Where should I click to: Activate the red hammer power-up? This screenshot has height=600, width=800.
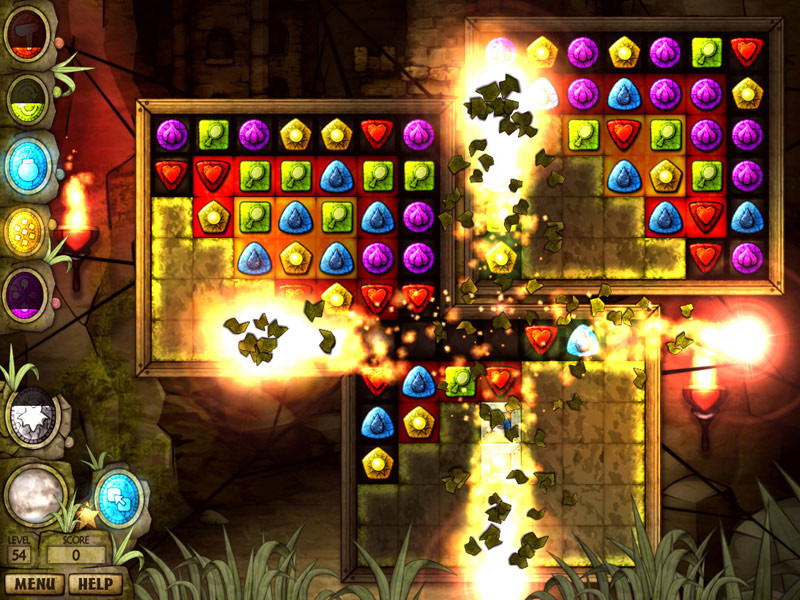pos(27,35)
